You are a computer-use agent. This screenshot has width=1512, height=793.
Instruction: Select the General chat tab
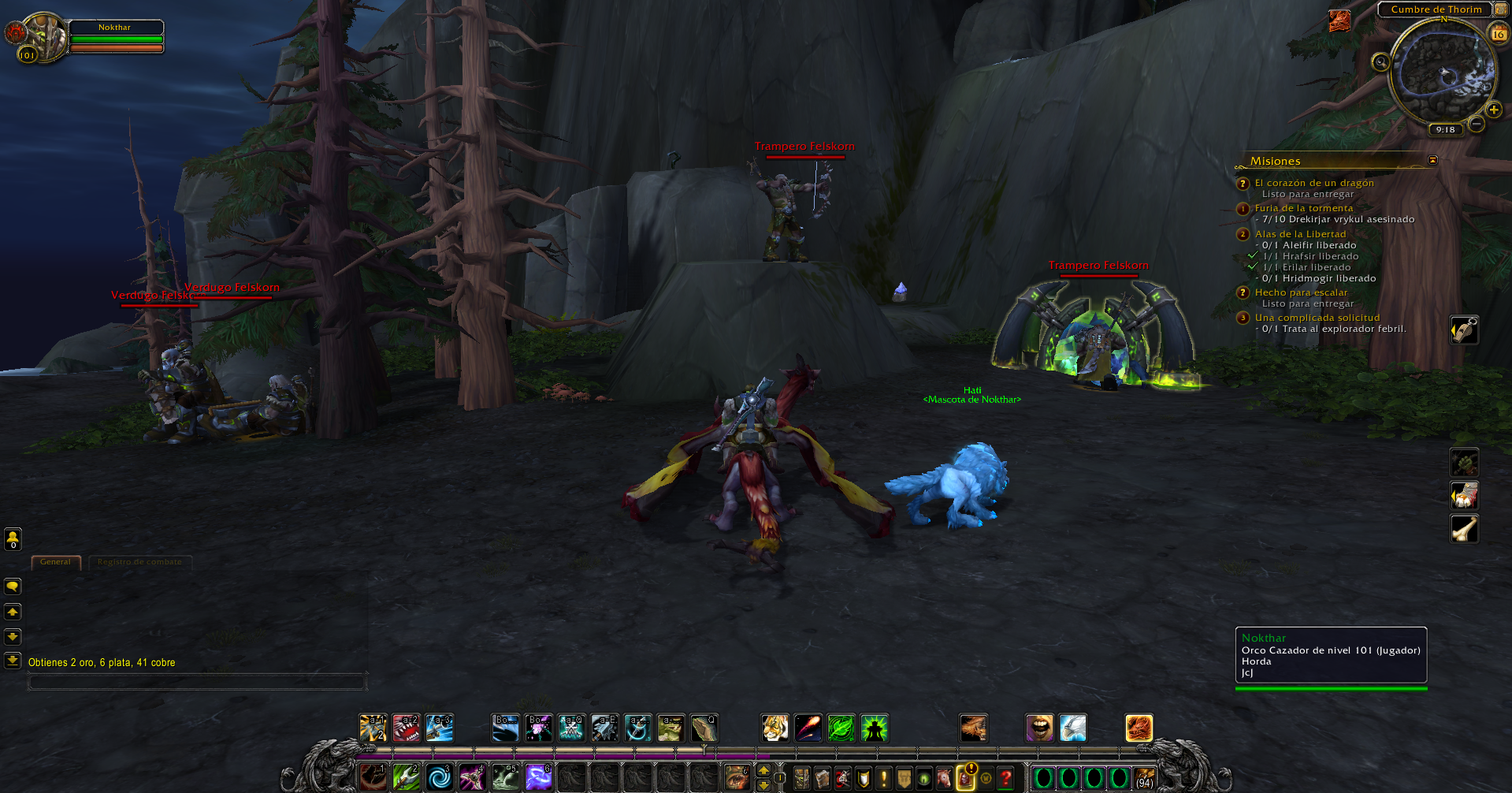point(55,562)
